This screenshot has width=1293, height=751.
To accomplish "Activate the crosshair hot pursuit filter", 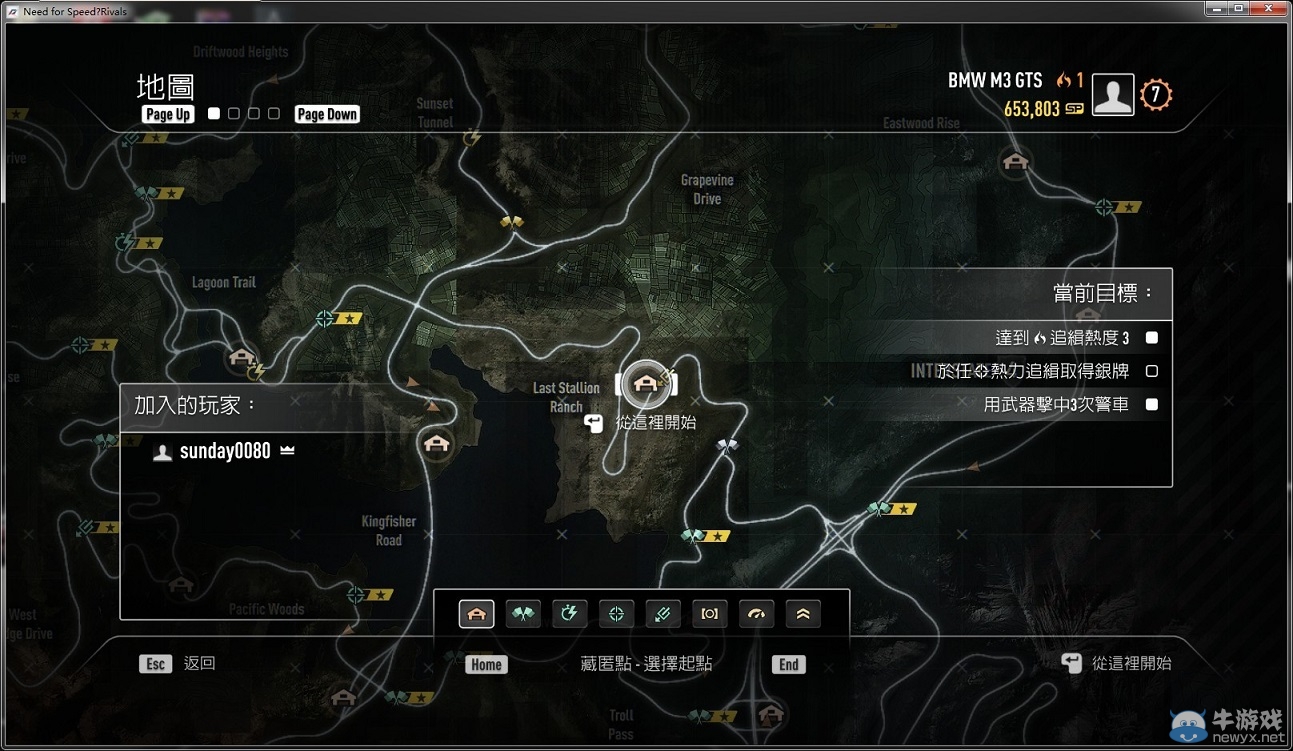I will click(617, 614).
